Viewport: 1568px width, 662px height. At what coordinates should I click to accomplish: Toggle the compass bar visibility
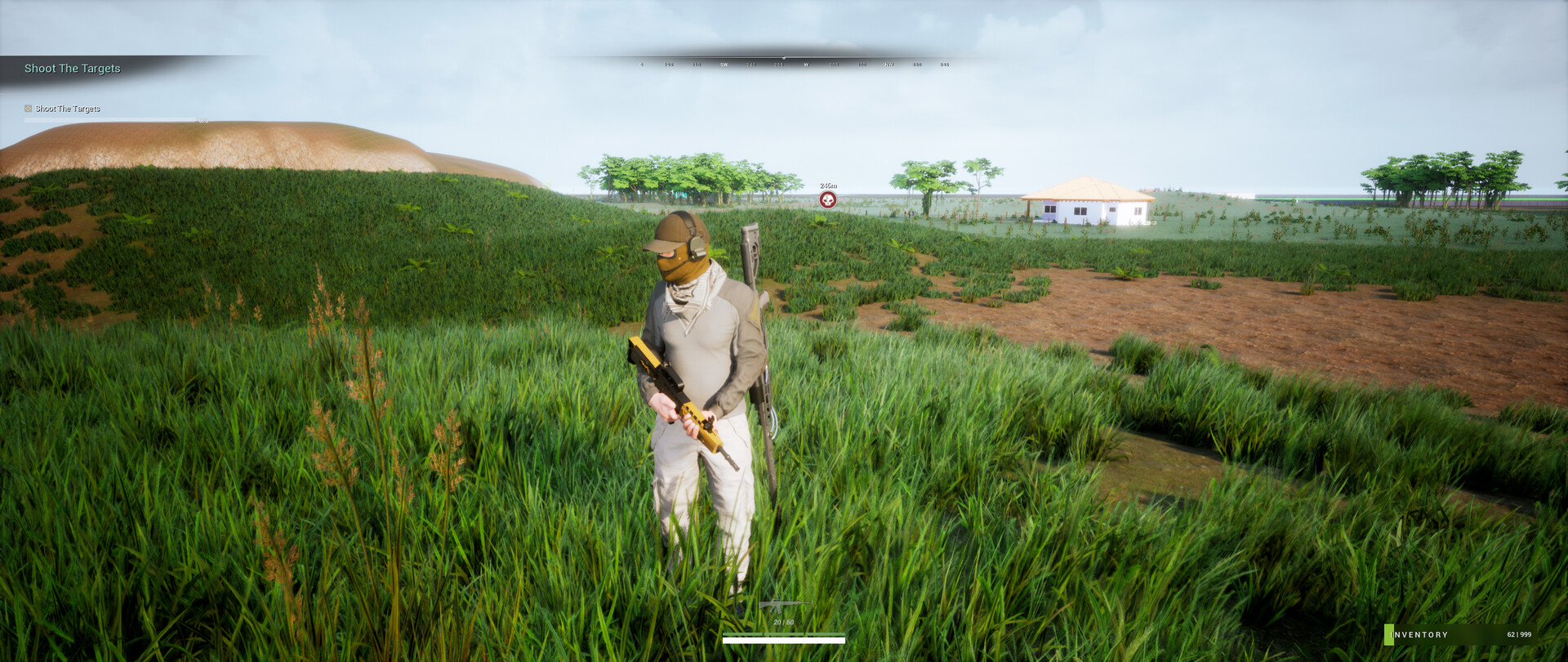coord(786,60)
